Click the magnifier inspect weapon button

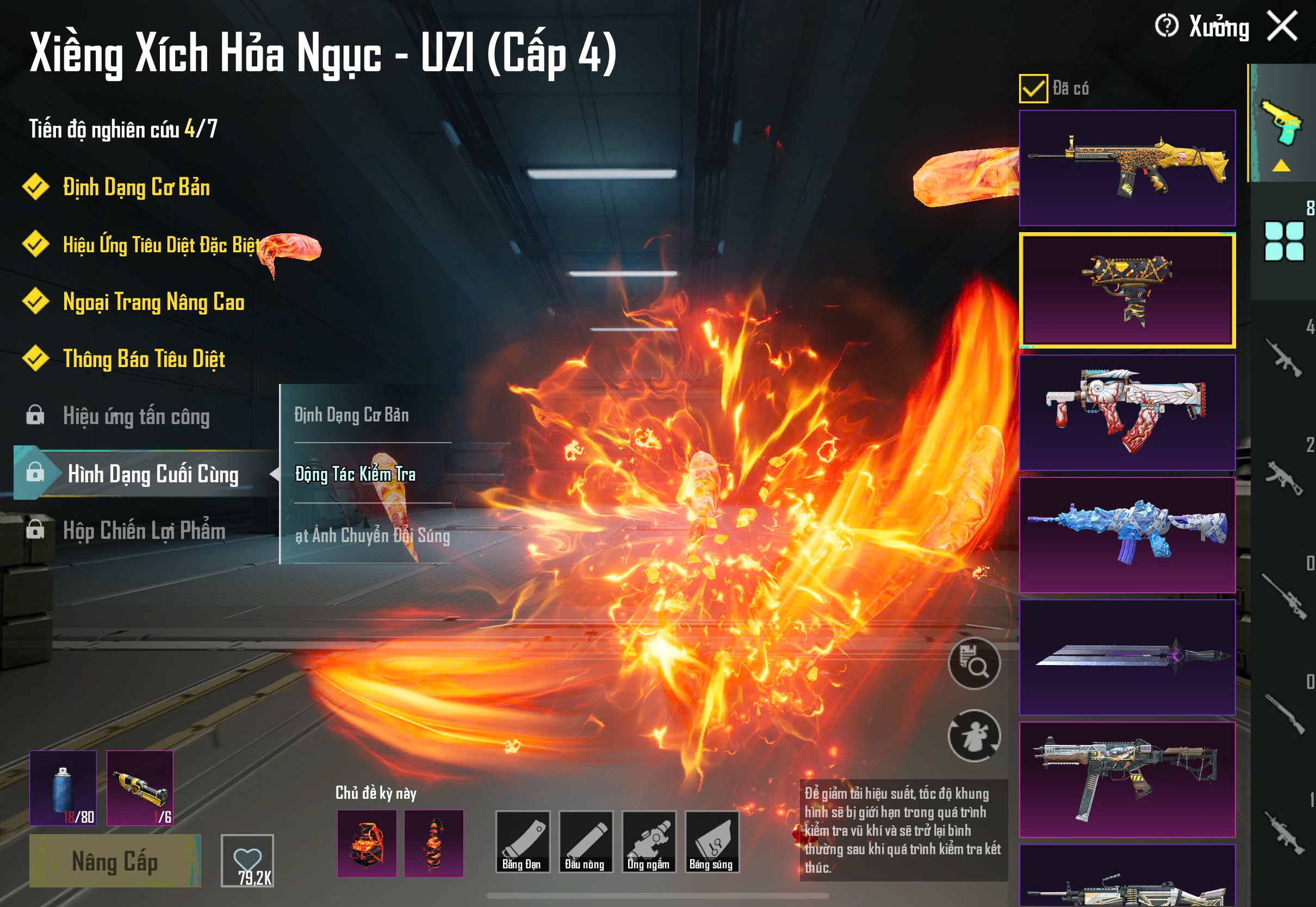click(974, 663)
